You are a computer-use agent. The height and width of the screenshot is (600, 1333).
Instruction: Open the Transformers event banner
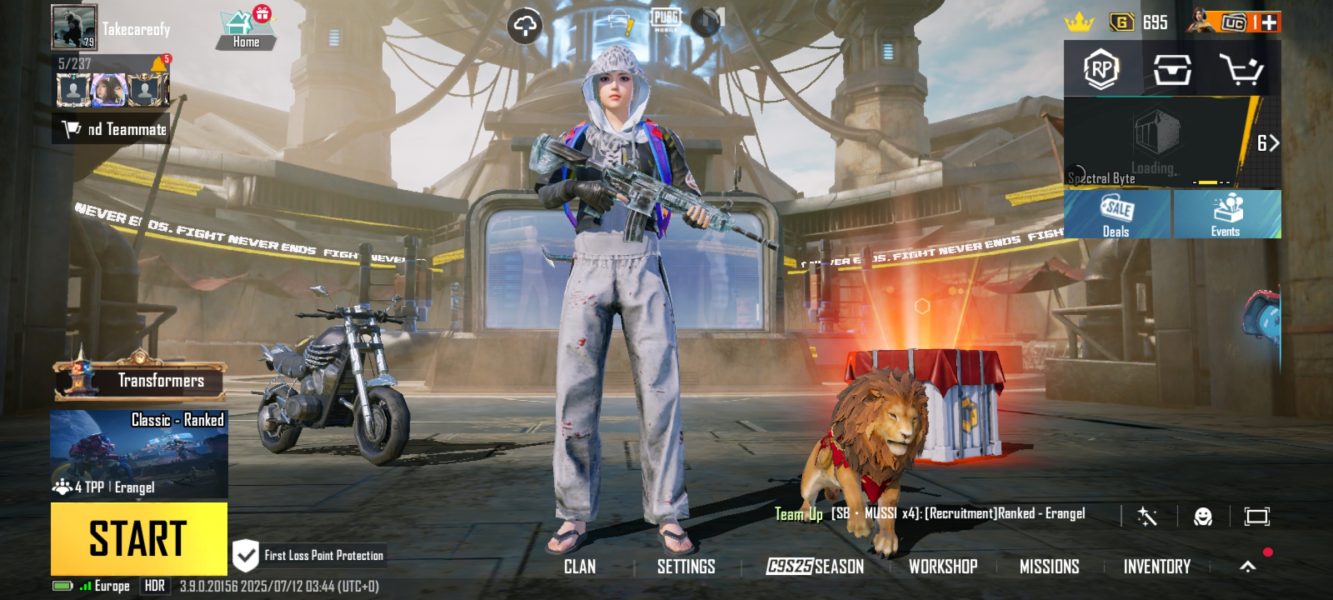coord(140,380)
